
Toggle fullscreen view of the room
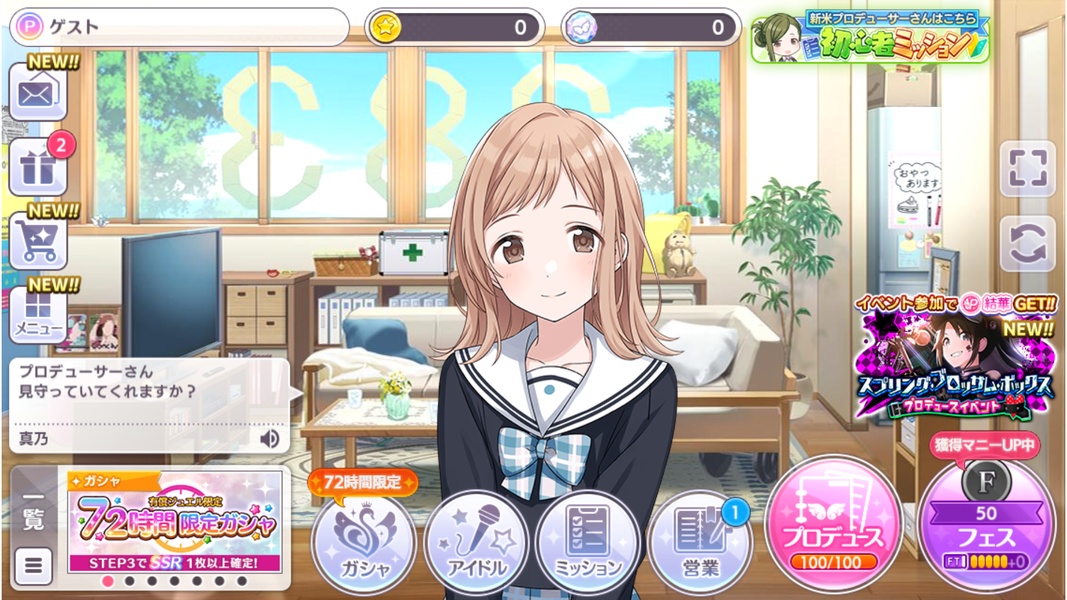[1027, 169]
